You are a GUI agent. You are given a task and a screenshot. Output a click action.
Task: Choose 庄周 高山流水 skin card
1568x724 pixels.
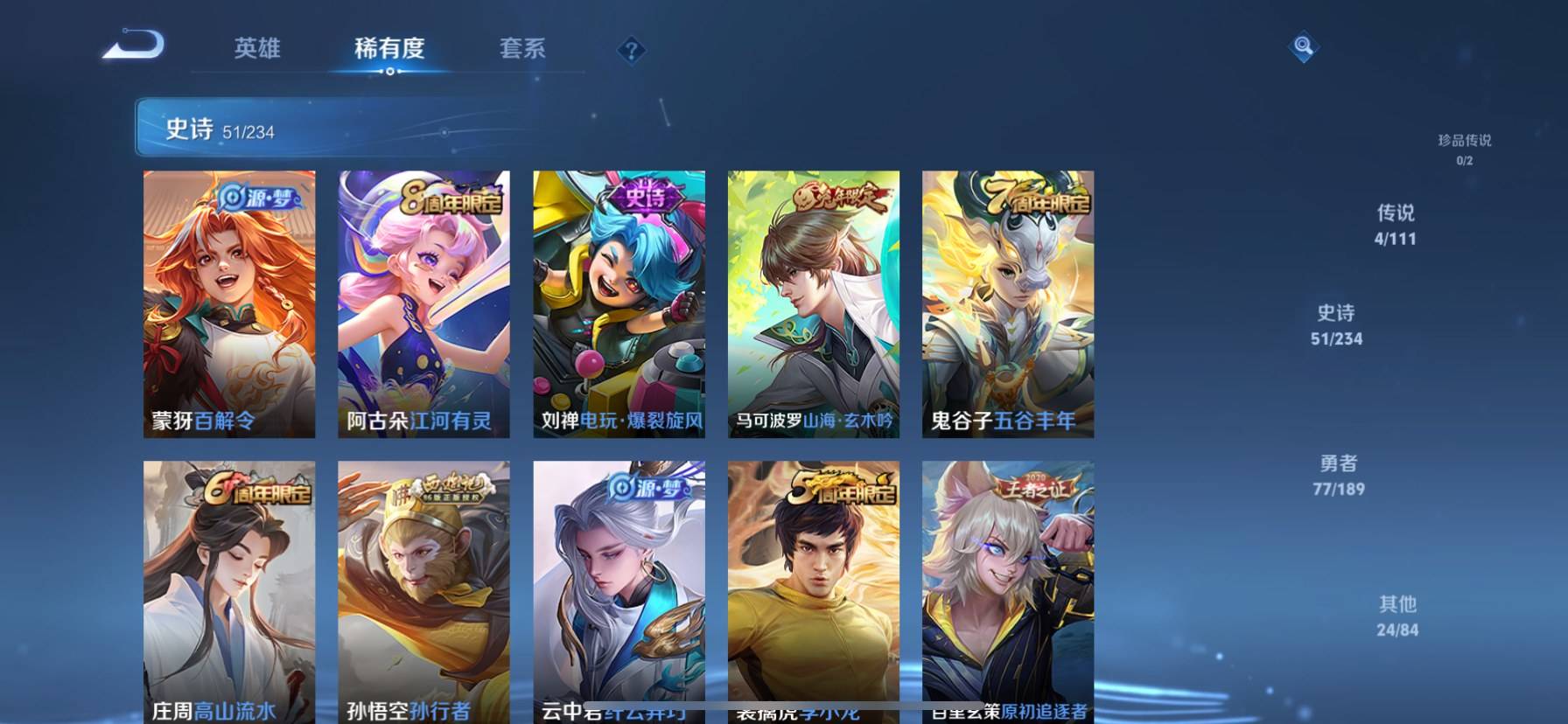229,592
